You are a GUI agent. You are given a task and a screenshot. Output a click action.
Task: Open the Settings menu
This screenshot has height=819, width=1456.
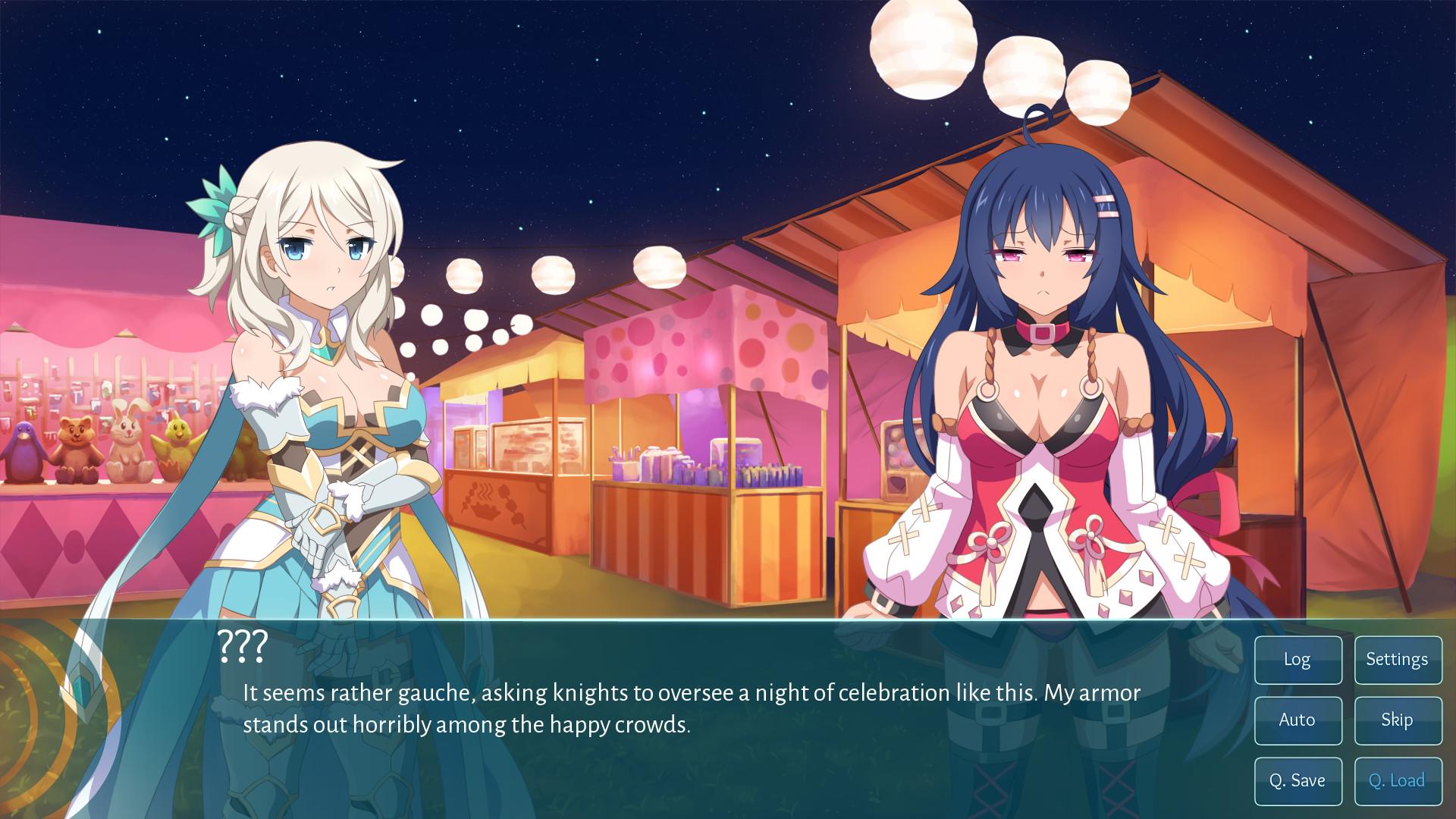[x=1398, y=660]
